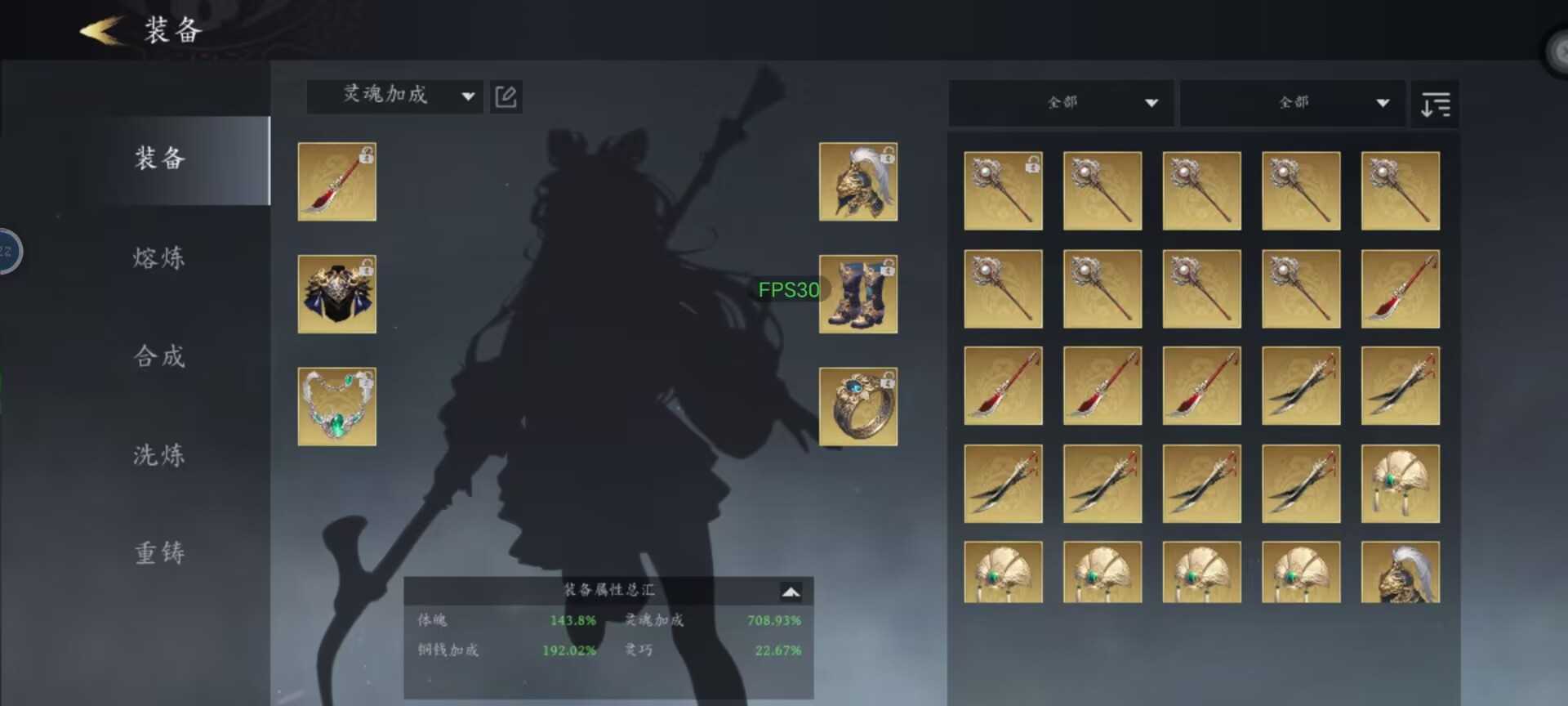The image size is (1568, 706).
Task: Select the 合成 tab
Action: (160, 356)
